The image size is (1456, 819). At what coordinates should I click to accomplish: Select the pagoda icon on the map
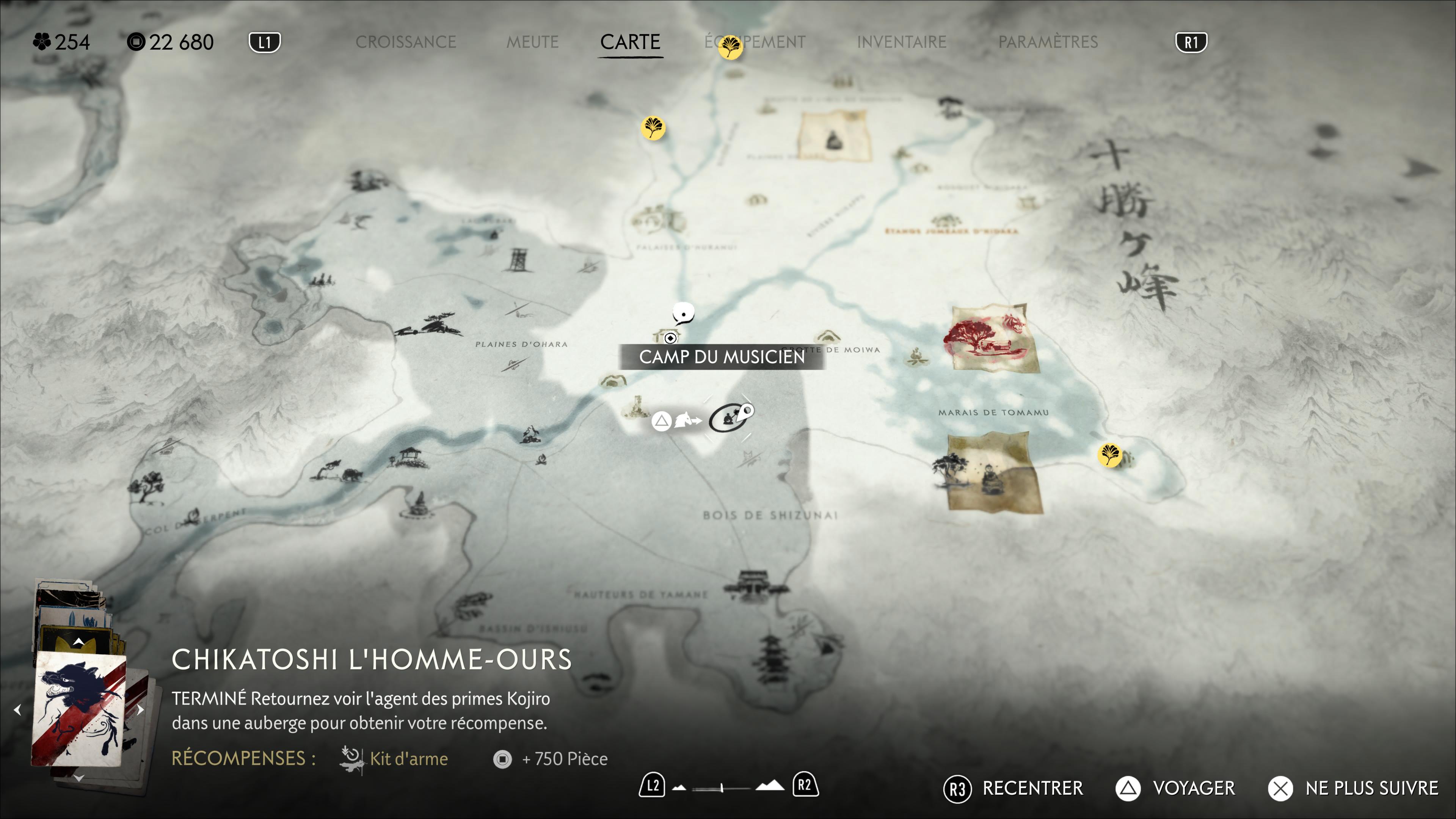(771, 656)
